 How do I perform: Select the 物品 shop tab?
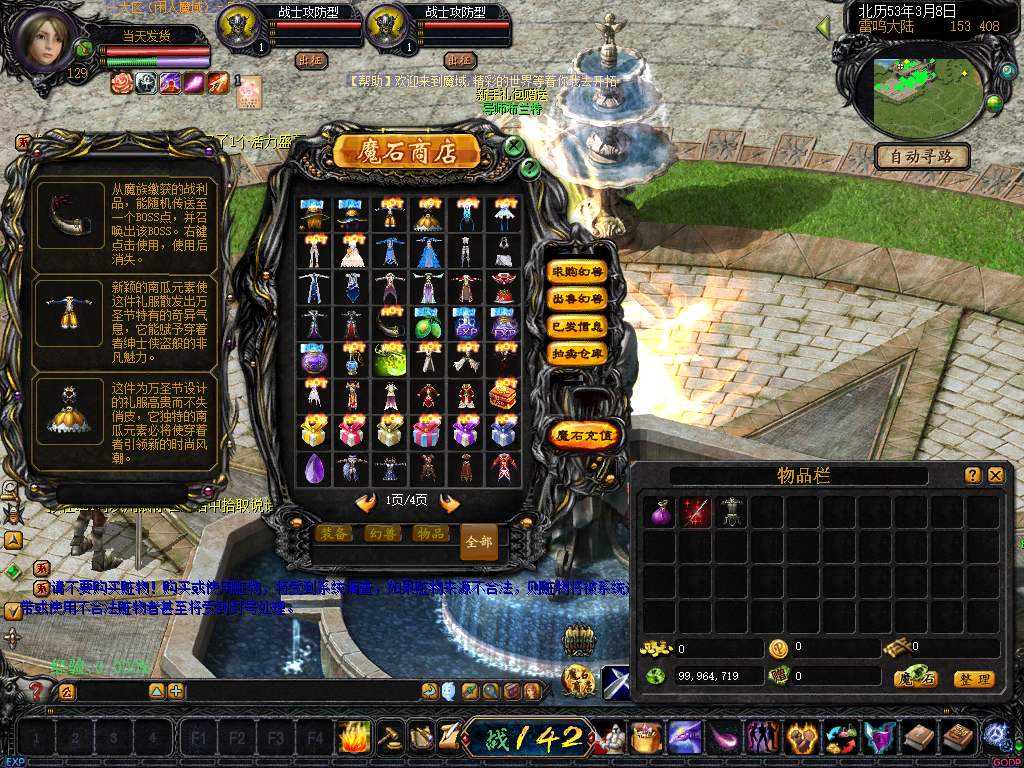tap(429, 534)
